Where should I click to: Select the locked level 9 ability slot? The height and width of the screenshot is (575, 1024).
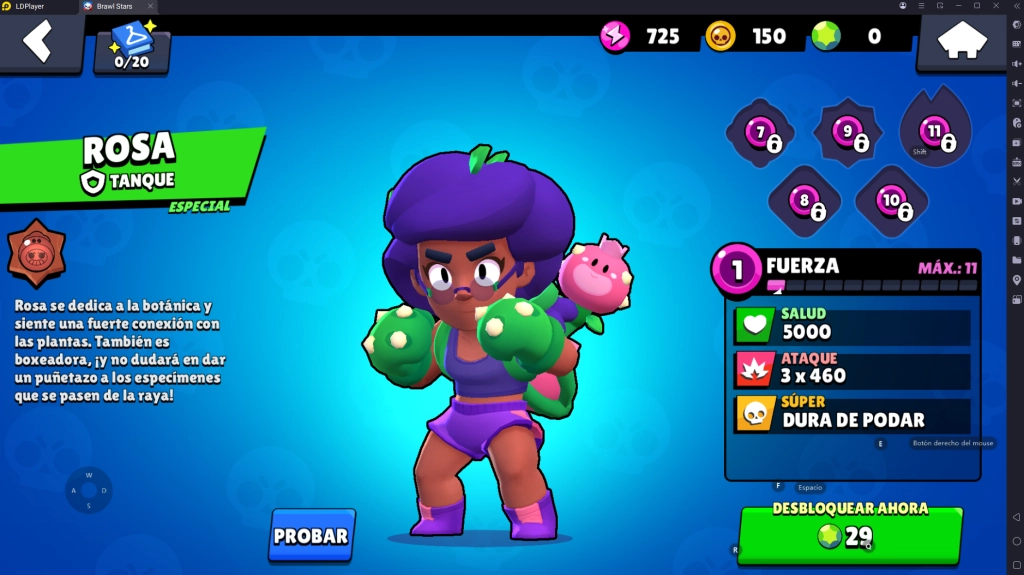click(848, 133)
